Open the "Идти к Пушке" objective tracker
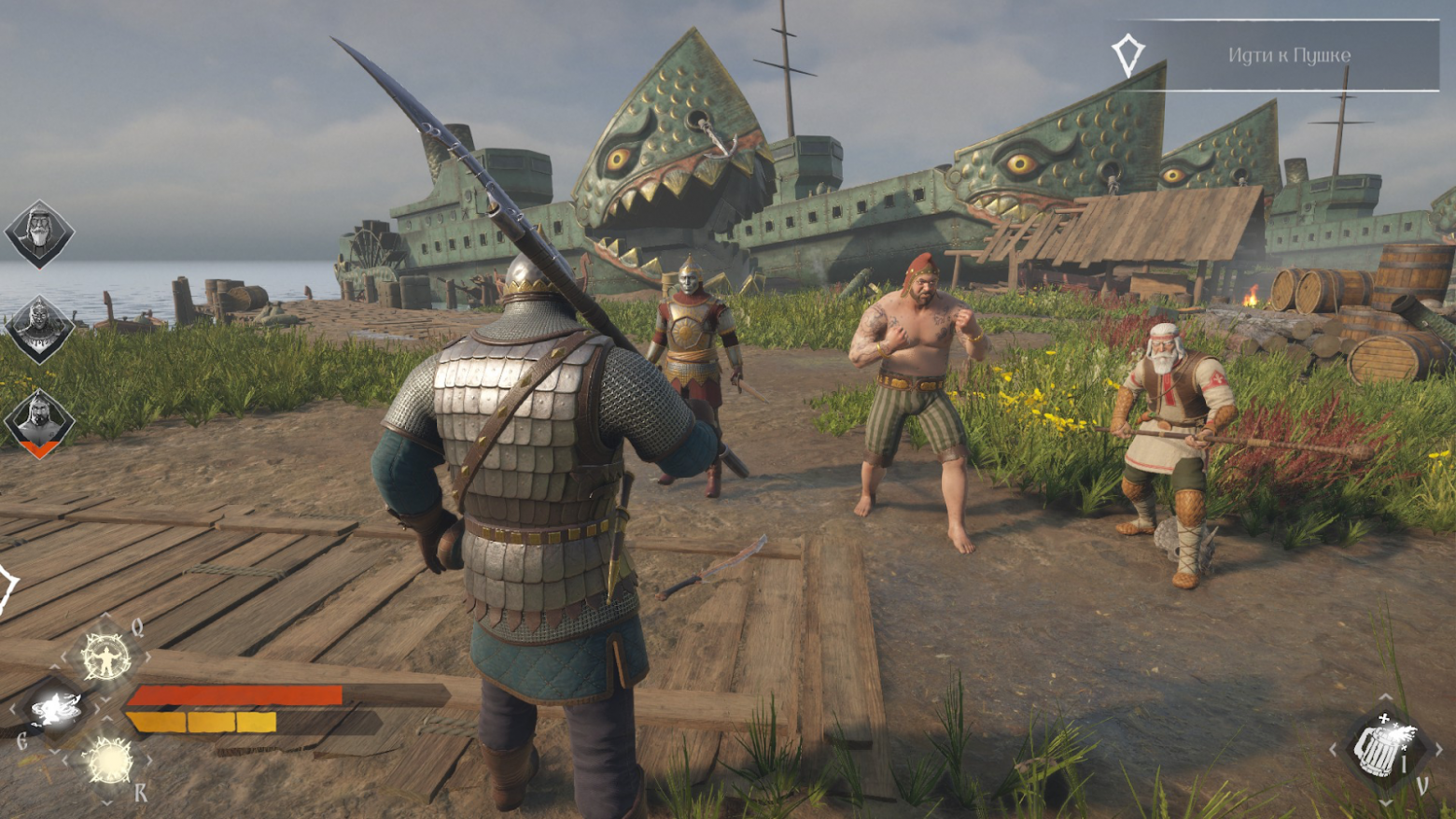The width and height of the screenshot is (1456, 819). pyautogui.click(x=1288, y=55)
